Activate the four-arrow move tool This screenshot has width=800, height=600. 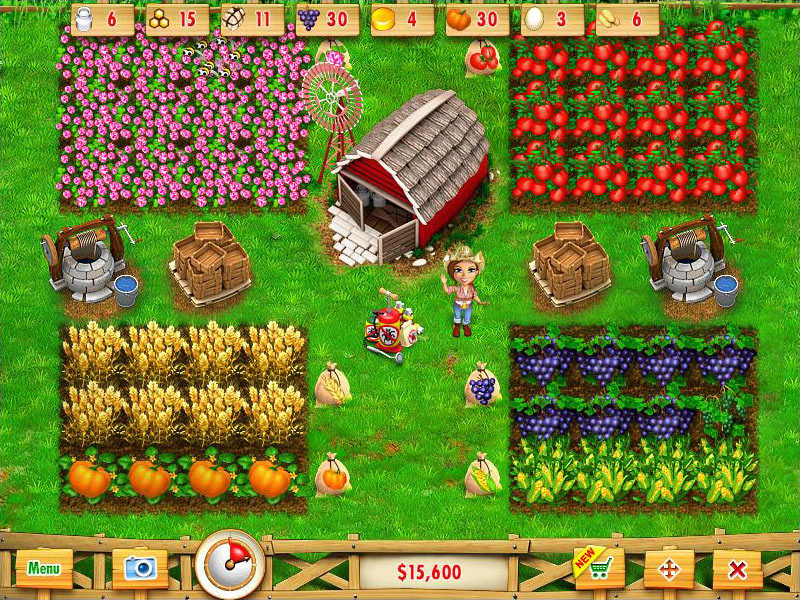[x=669, y=570]
